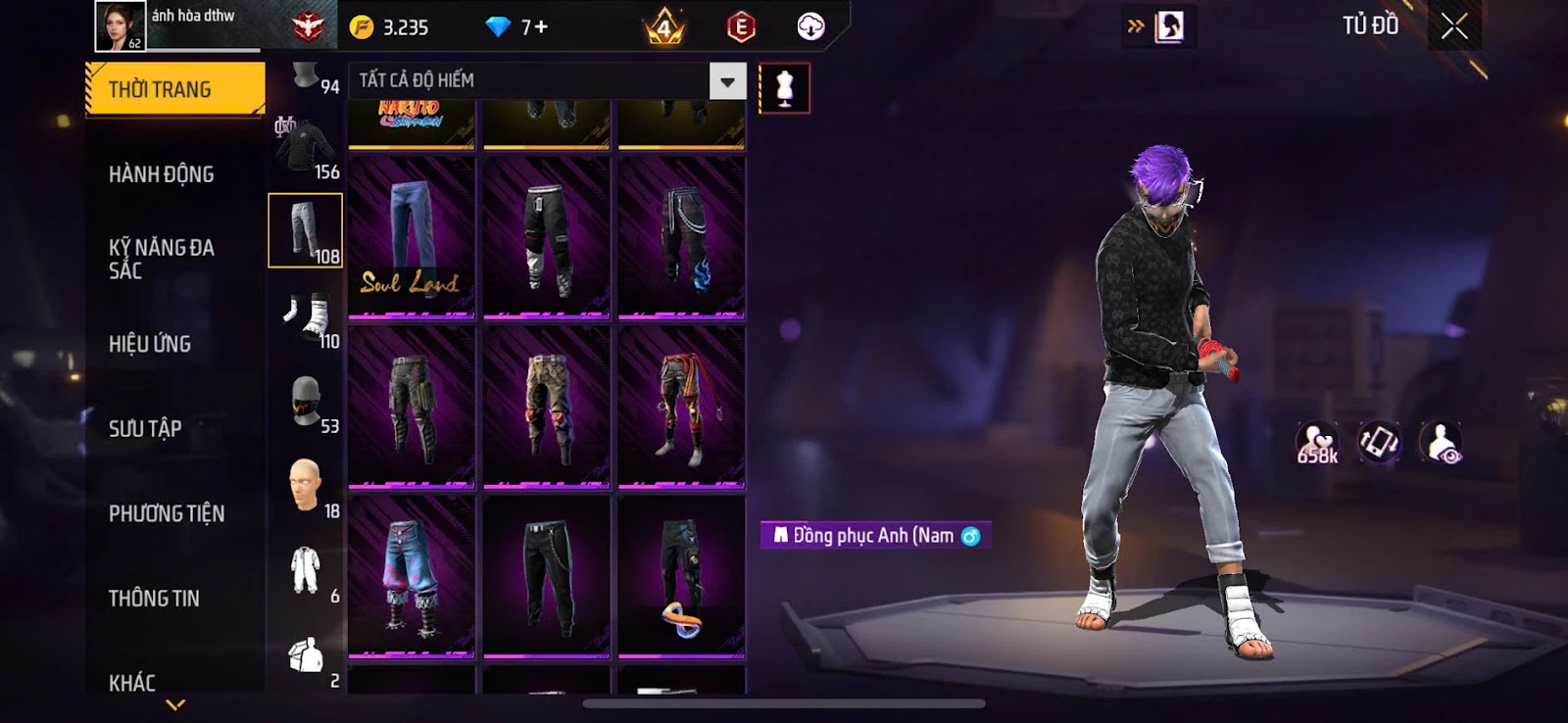This screenshot has height=723, width=1568.
Task: Choose the shoes category with 110 items
Action: pos(306,316)
